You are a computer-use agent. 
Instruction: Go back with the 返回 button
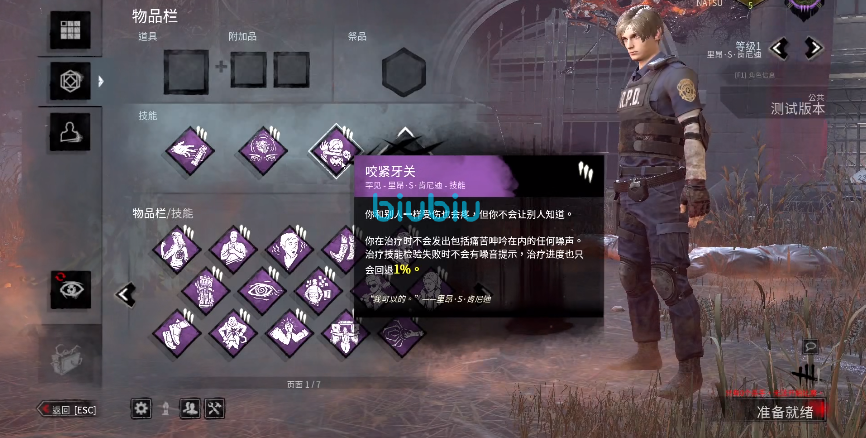coord(68,409)
